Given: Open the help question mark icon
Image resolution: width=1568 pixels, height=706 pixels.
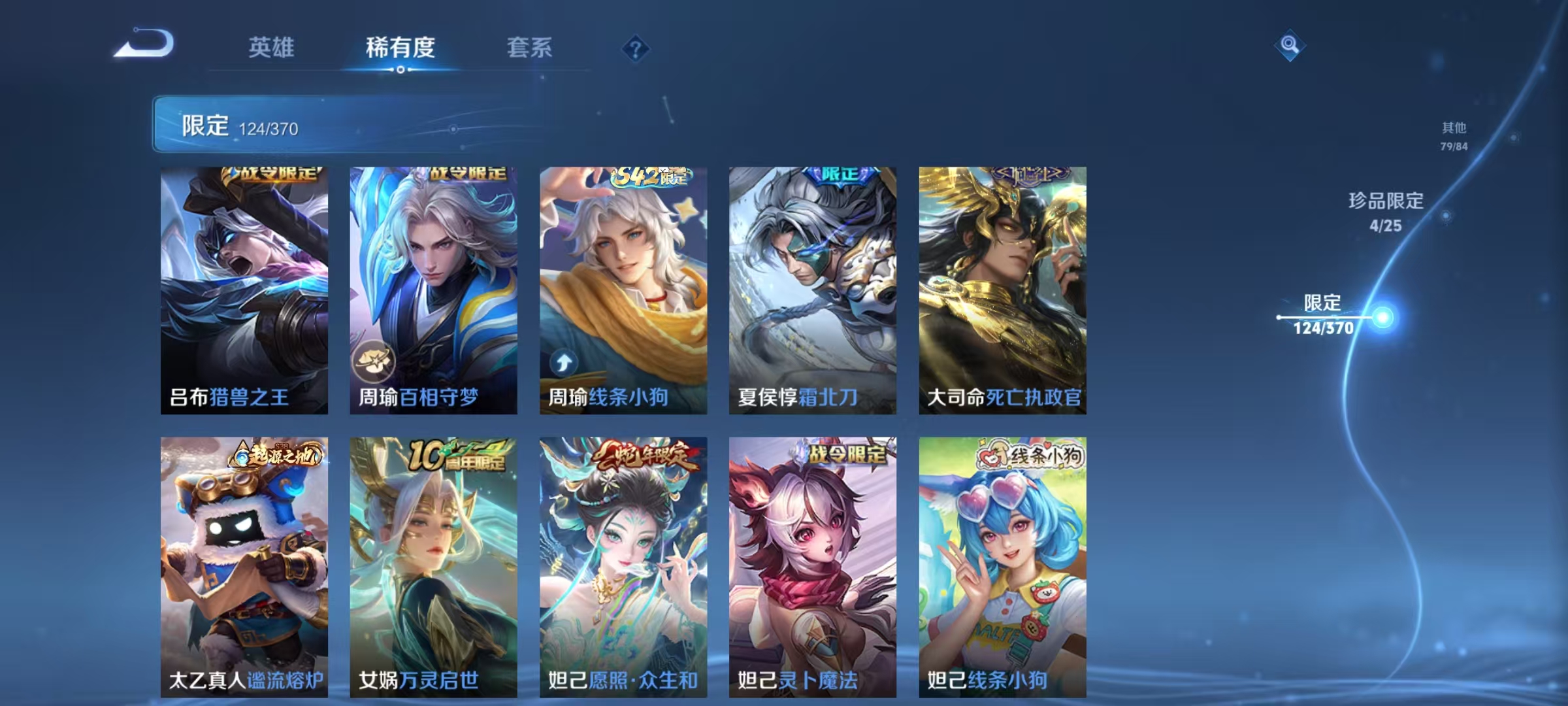Looking at the screenshot, I should (x=636, y=47).
